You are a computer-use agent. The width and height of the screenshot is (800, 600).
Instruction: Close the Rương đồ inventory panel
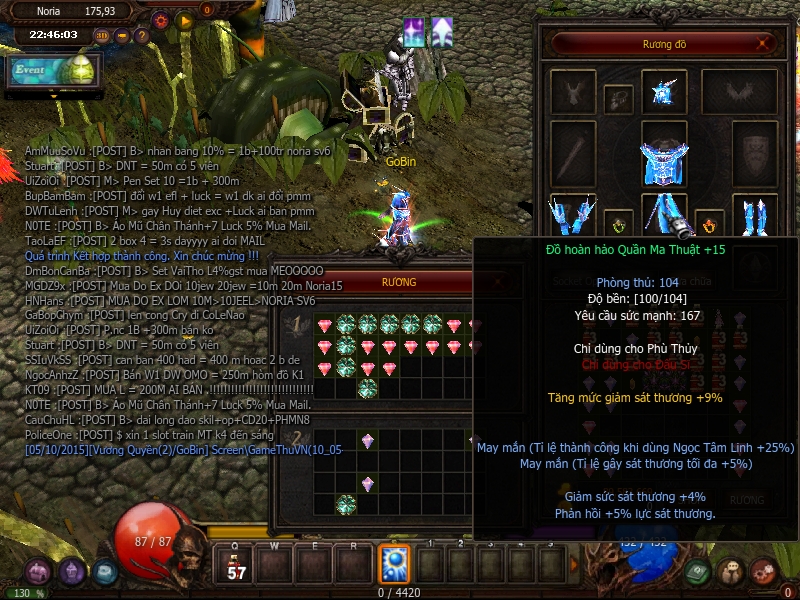tap(764, 44)
